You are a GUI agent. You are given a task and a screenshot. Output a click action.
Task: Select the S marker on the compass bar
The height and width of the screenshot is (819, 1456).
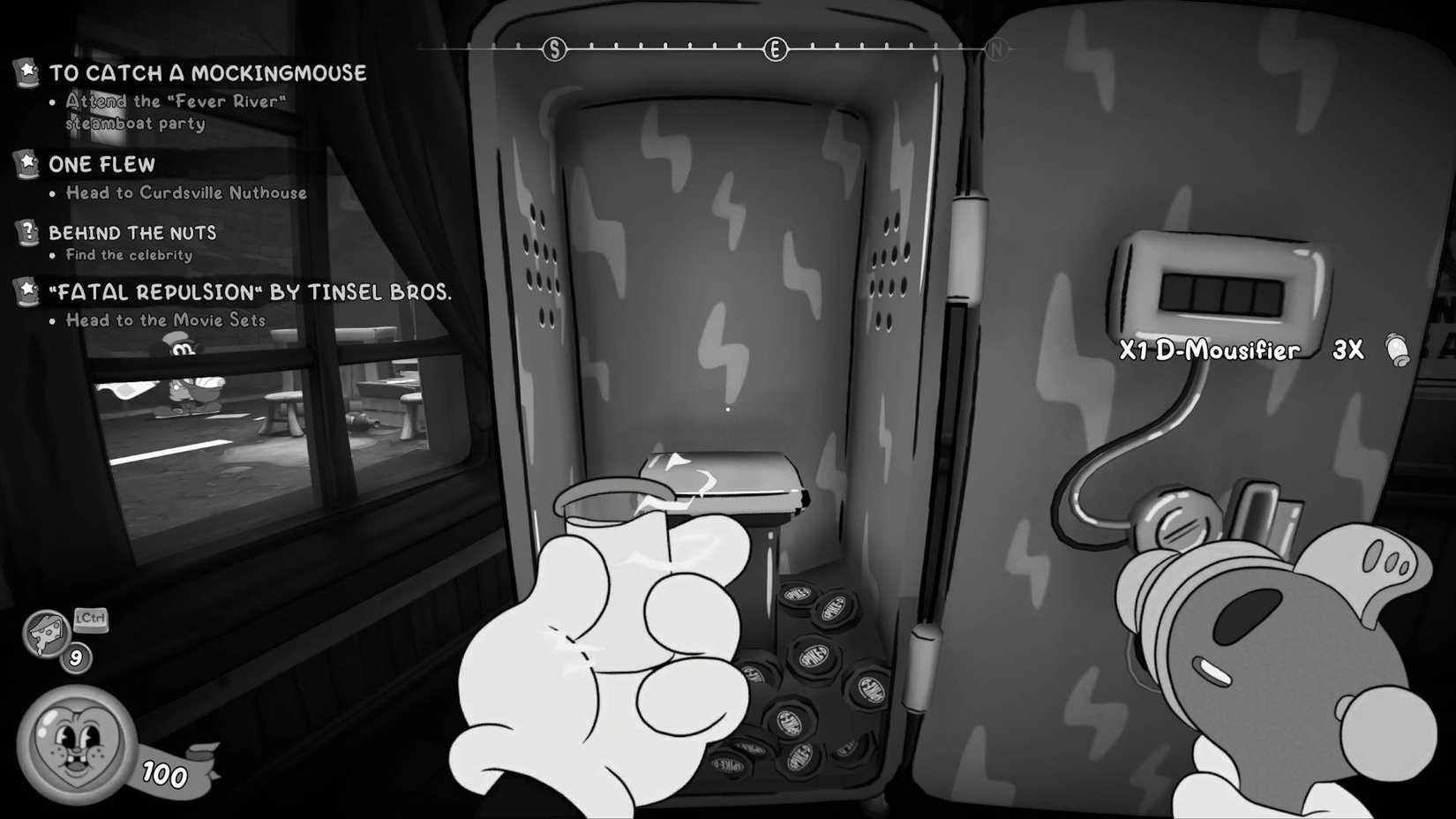pyautogui.click(x=554, y=50)
